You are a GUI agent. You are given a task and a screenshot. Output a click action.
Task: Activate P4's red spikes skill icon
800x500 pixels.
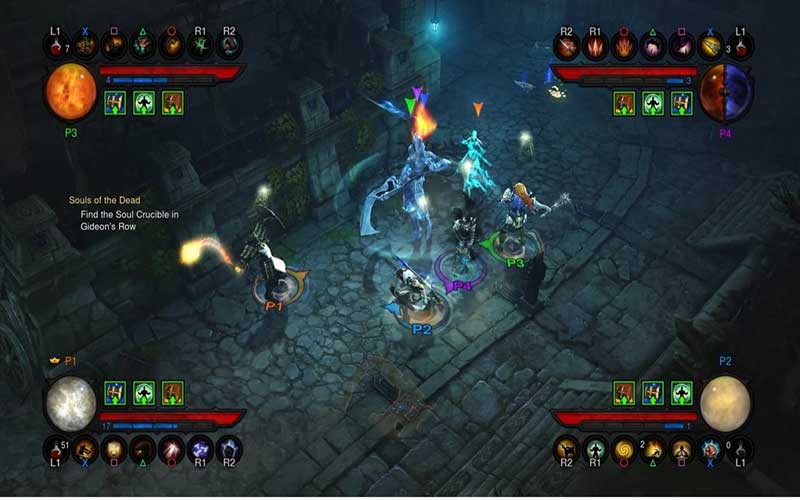point(597,47)
